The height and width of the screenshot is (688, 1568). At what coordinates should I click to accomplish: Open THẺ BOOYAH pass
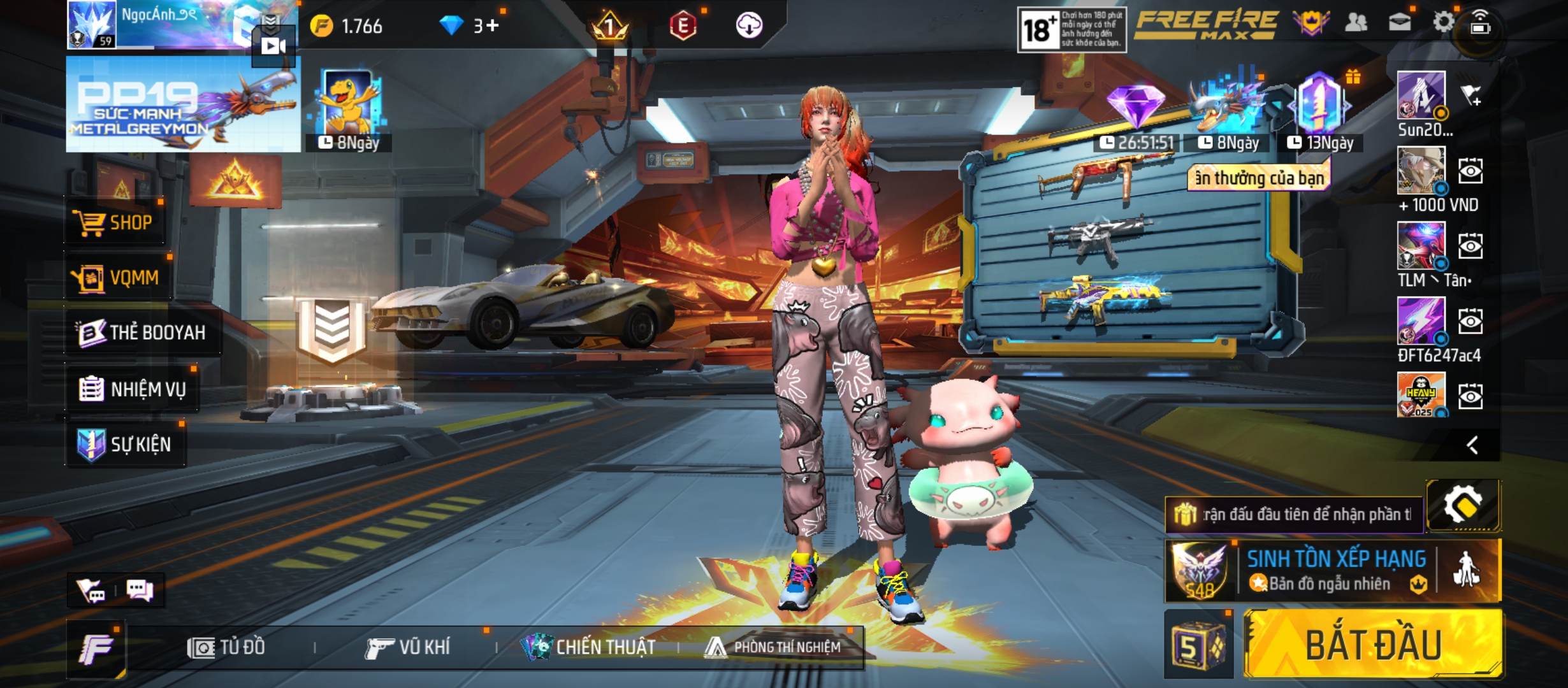tap(142, 333)
